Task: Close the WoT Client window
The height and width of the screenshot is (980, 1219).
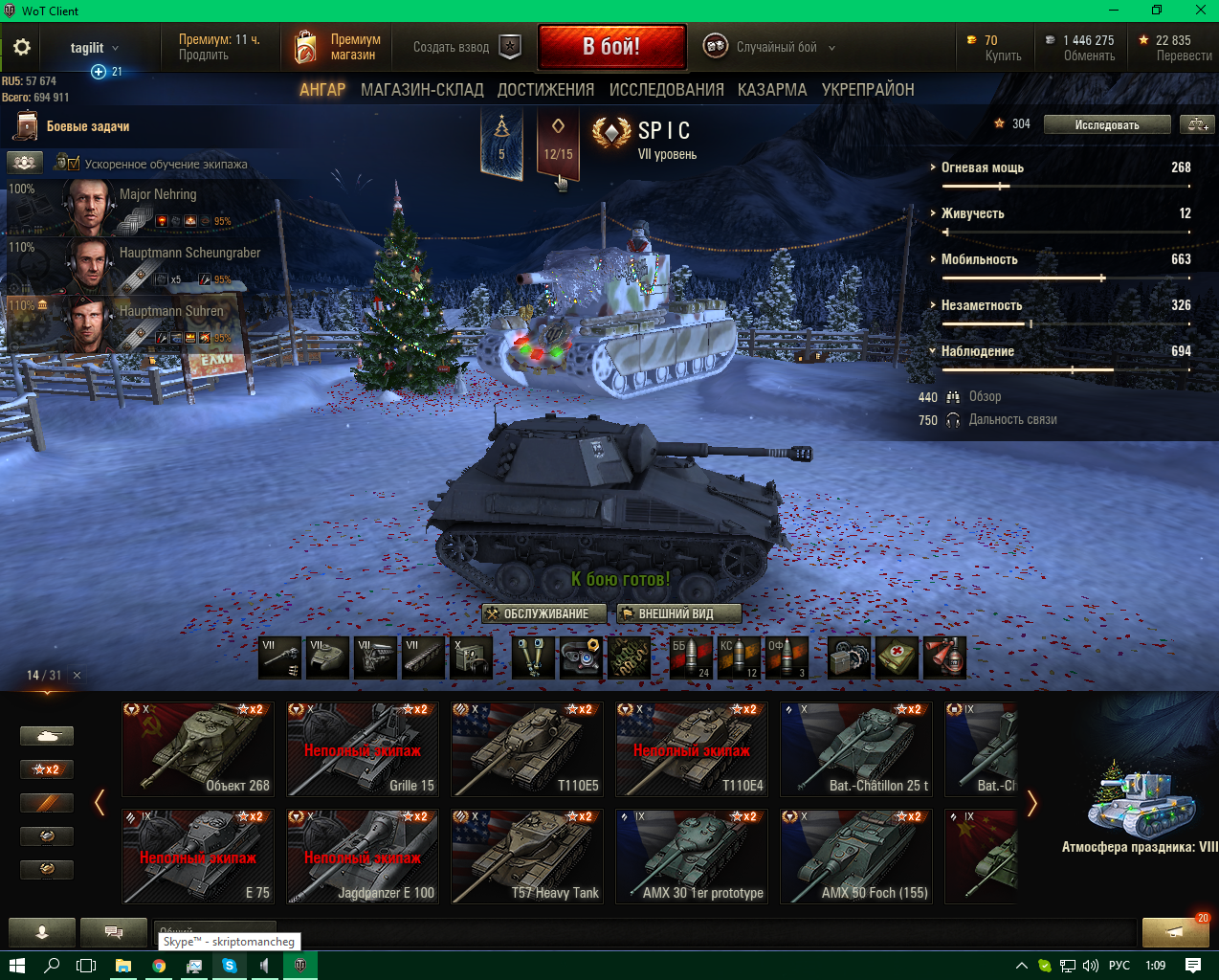Action: (x=1200, y=11)
